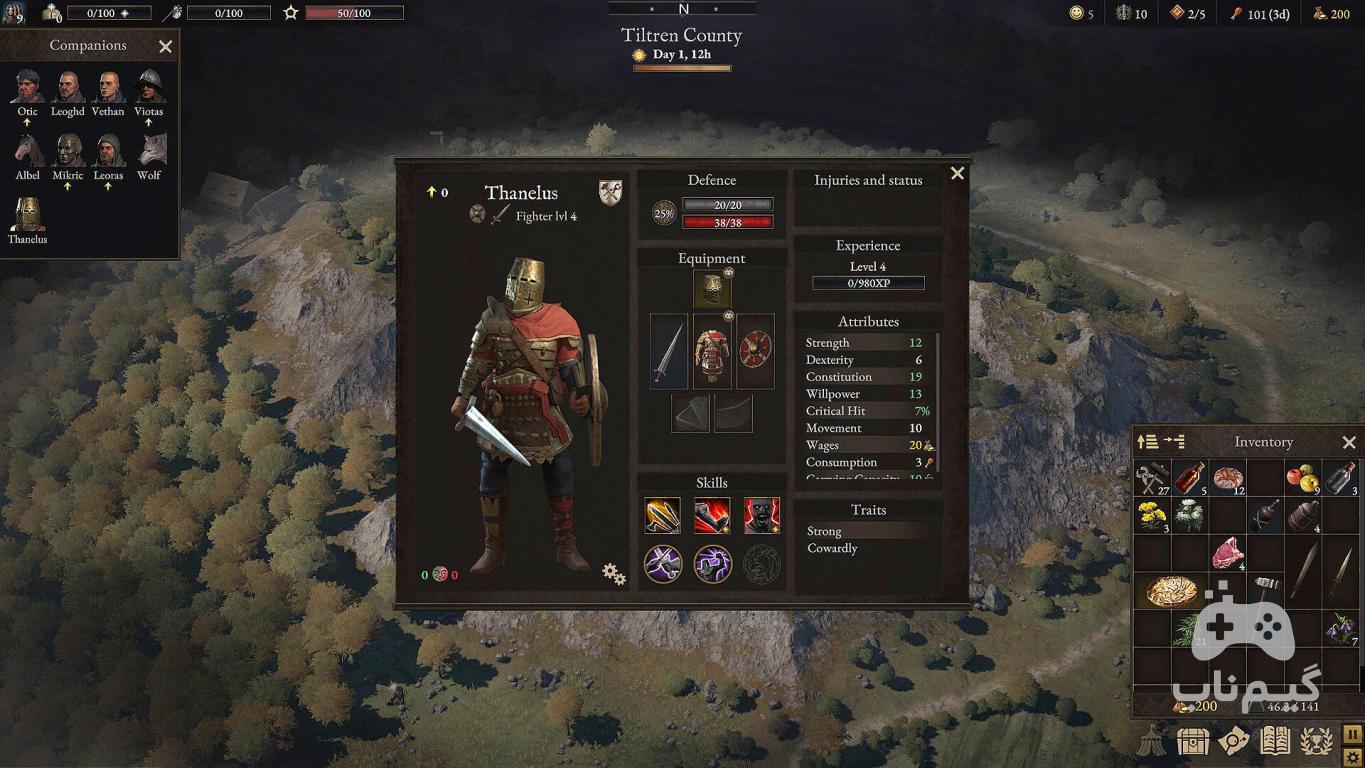
Task: Sort the inventory using the sort icon
Action: point(1148,442)
